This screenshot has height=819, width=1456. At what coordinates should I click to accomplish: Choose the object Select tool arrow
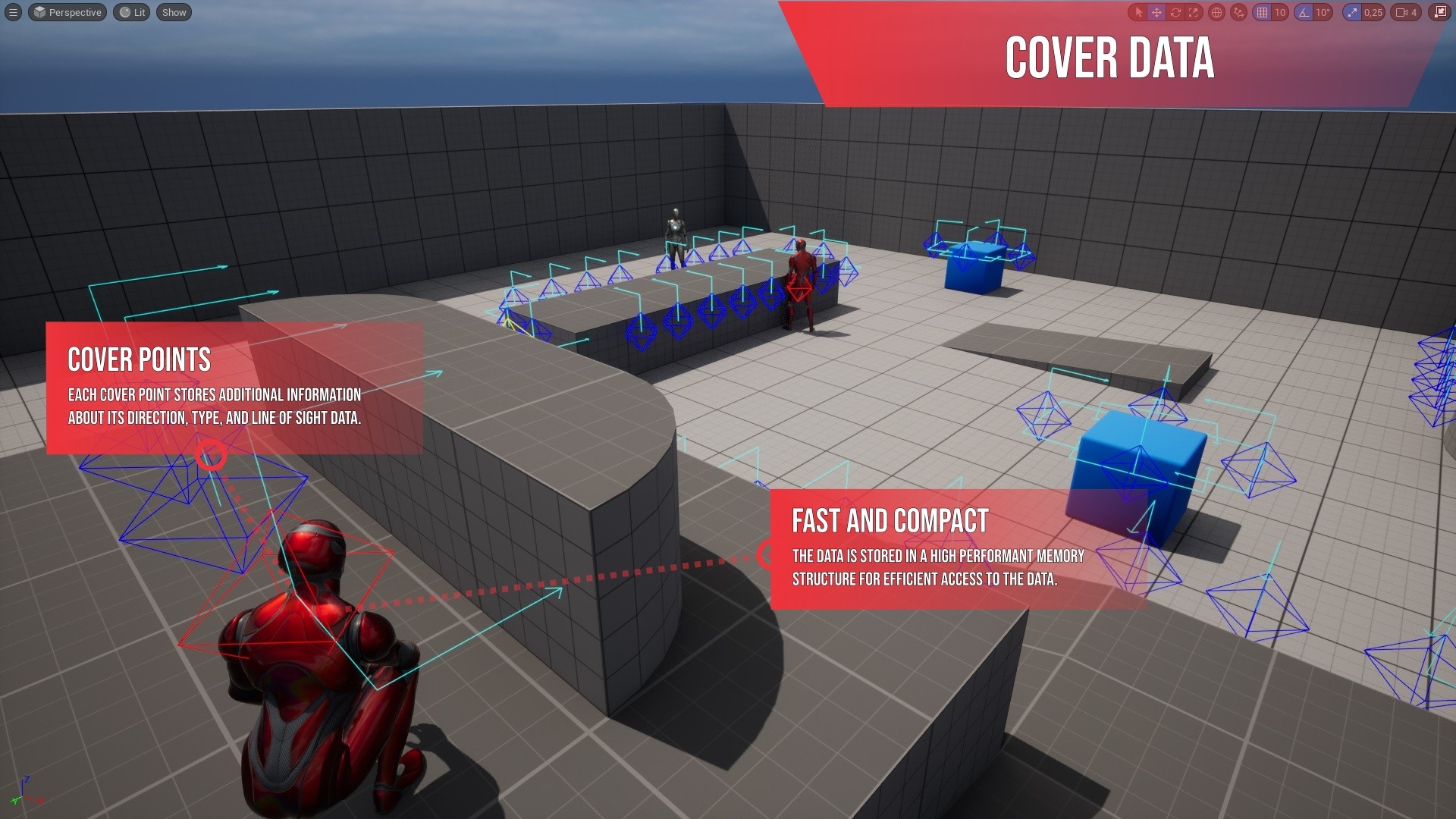pyautogui.click(x=1140, y=12)
